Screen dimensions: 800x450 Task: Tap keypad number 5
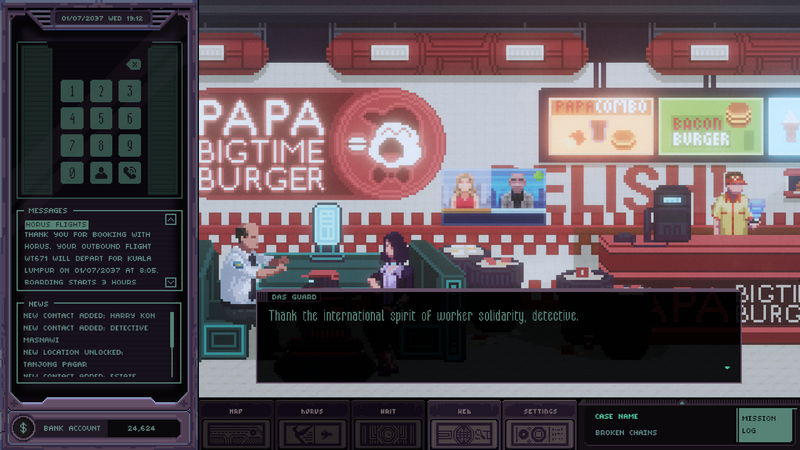point(100,119)
